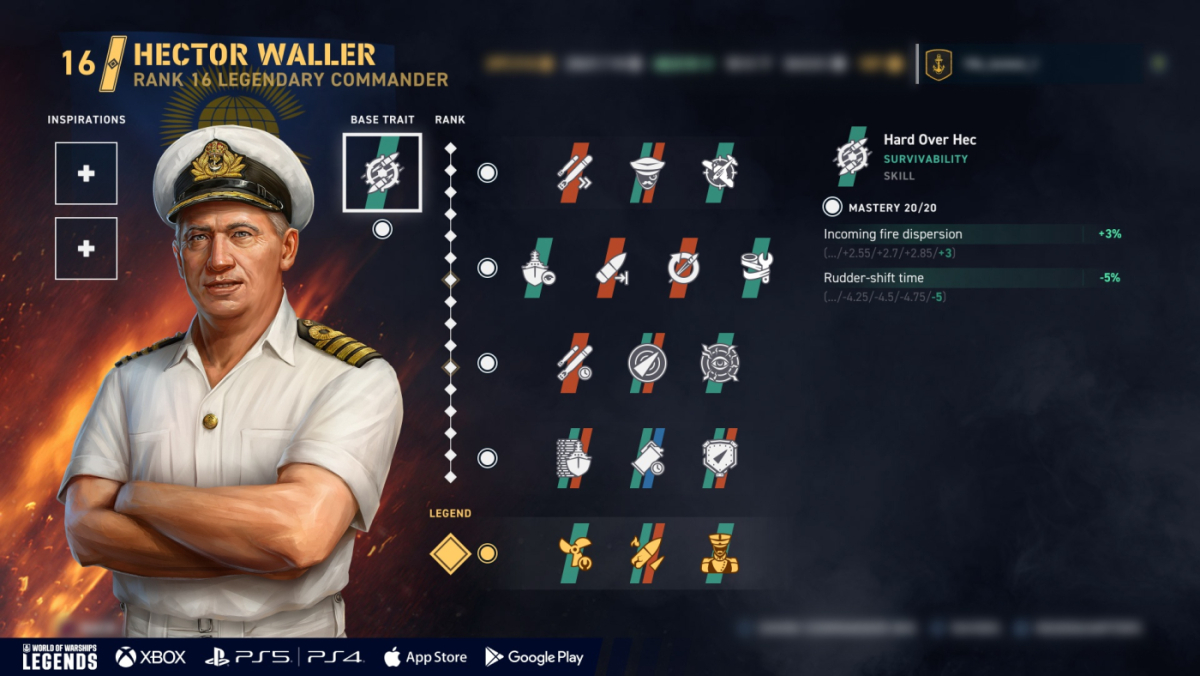Image resolution: width=1200 pixels, height=676 pixels.
Task: Choose the ship behind wall skill
Action: pyautogui.click(x=575, y=458)
